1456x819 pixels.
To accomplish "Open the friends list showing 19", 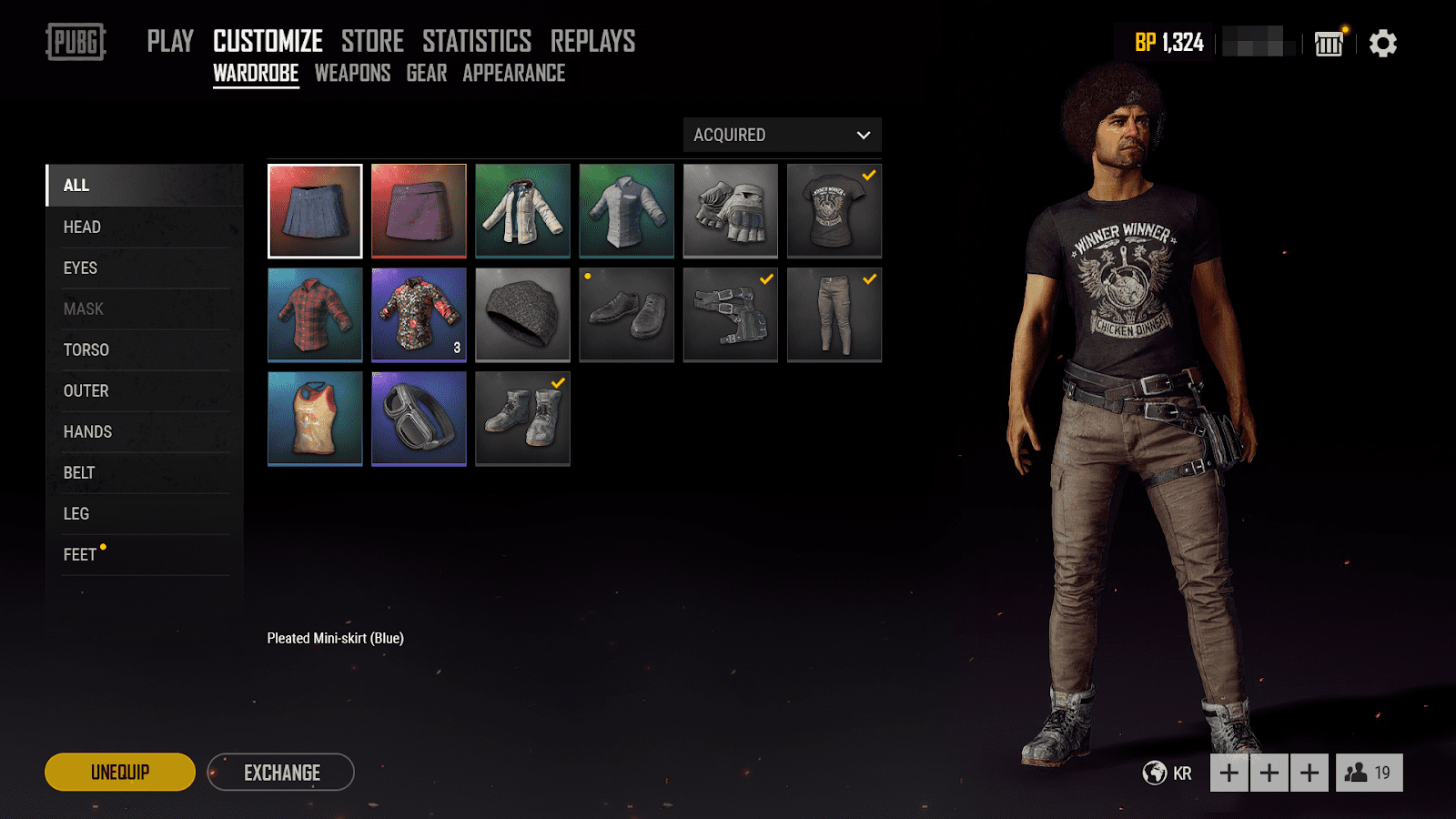I will point(1369,773).
